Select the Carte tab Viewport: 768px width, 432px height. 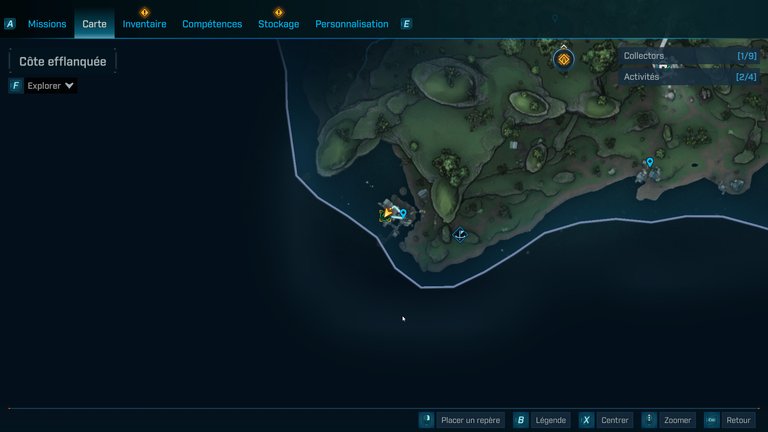point(94,24)
